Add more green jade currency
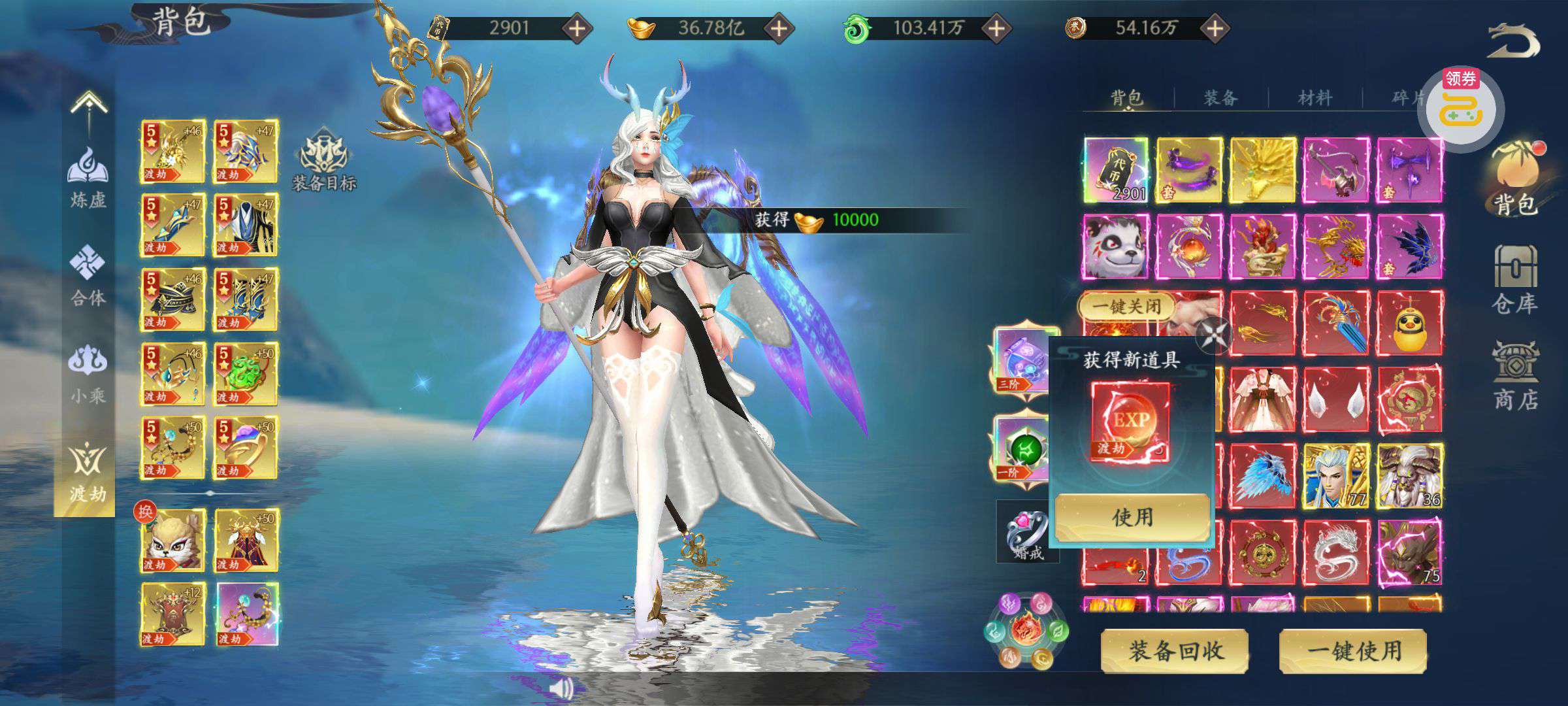1568x706 pixels. (996, 28)
